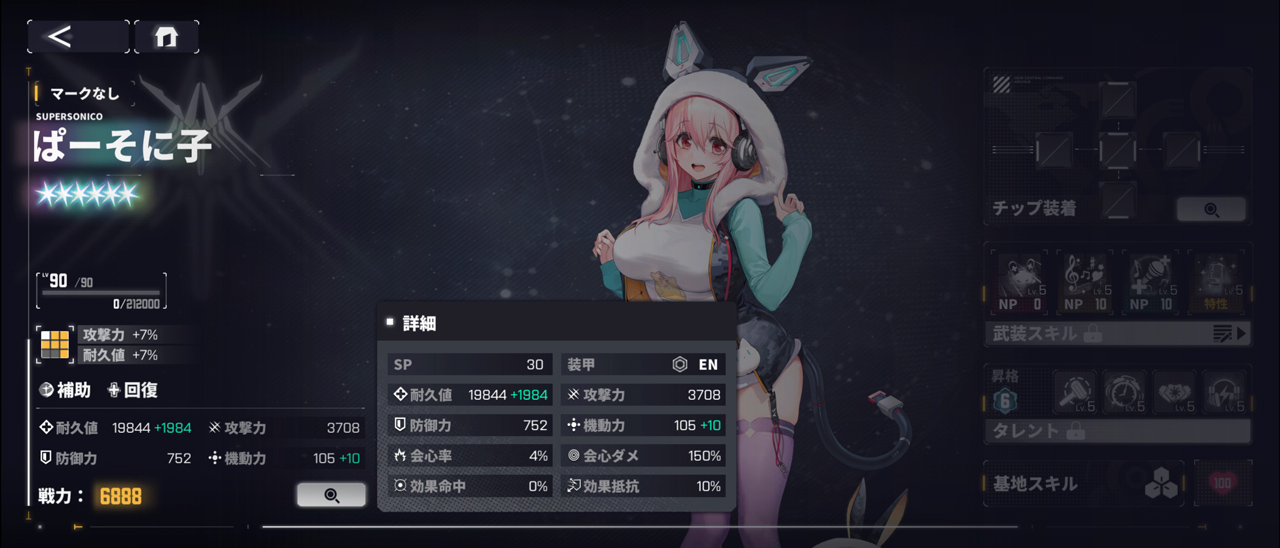This screenshot has height=548, width=1280.
Task: Select the alarm clock talent icon
Action: pyautogui.click(x=1124, y=392)
